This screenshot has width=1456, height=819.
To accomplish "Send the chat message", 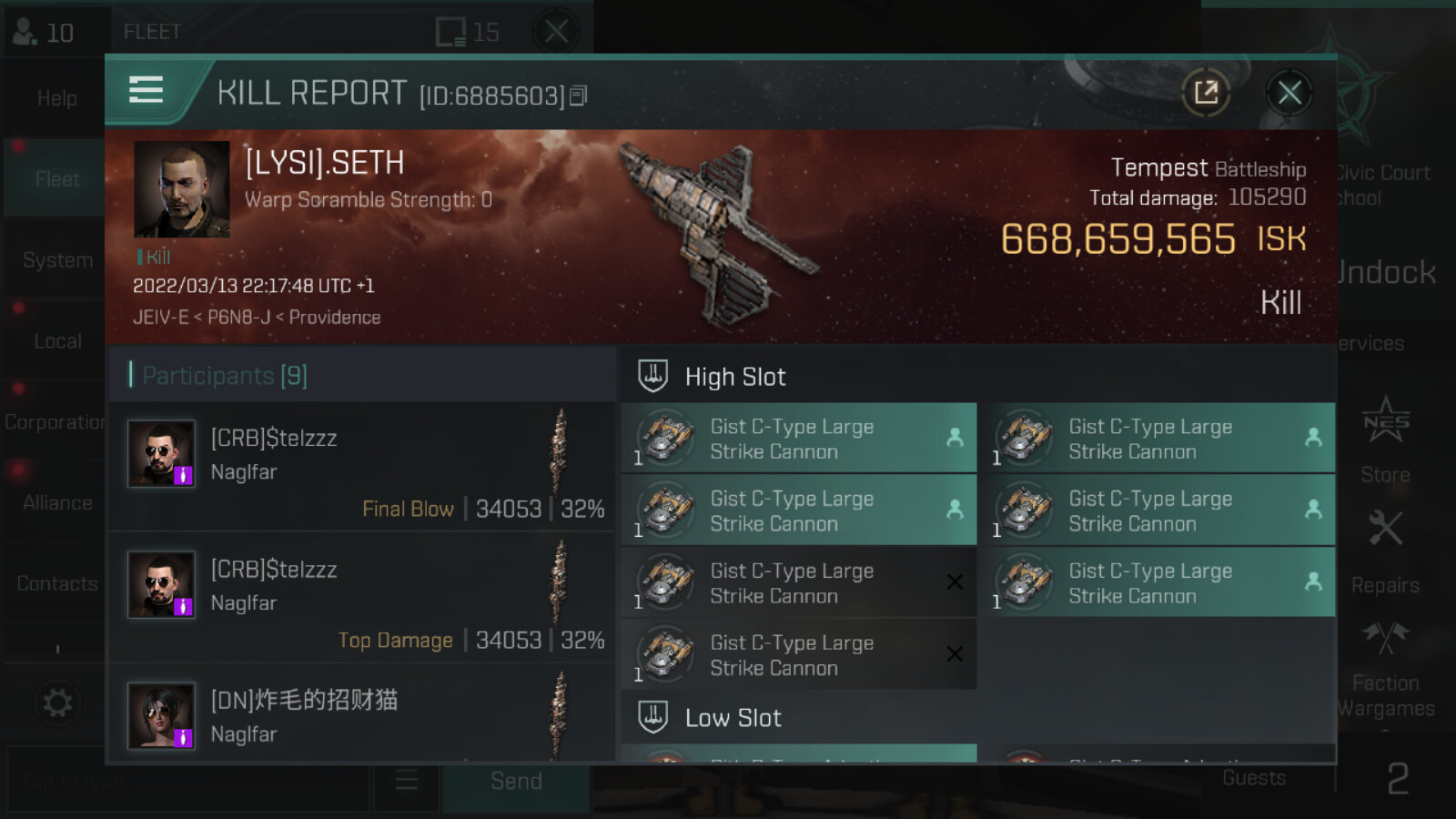I will [516, 782].
